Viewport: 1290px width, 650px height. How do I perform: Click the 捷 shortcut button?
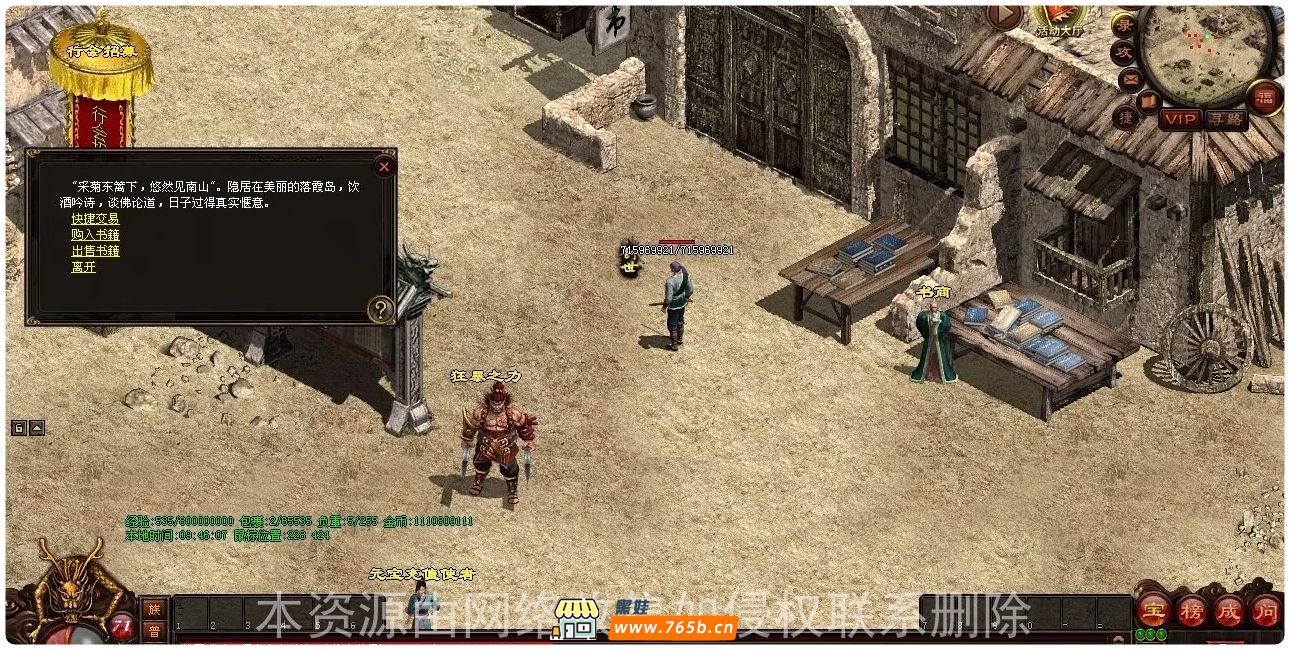pos(1126,117)
